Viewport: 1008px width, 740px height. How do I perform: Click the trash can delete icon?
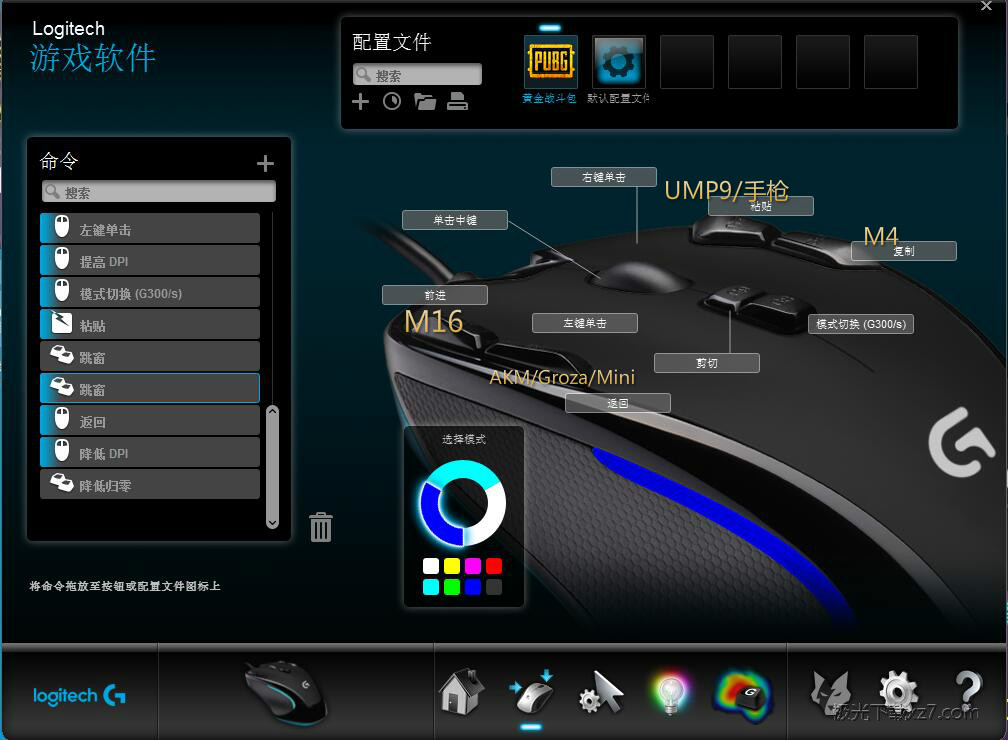321,527
